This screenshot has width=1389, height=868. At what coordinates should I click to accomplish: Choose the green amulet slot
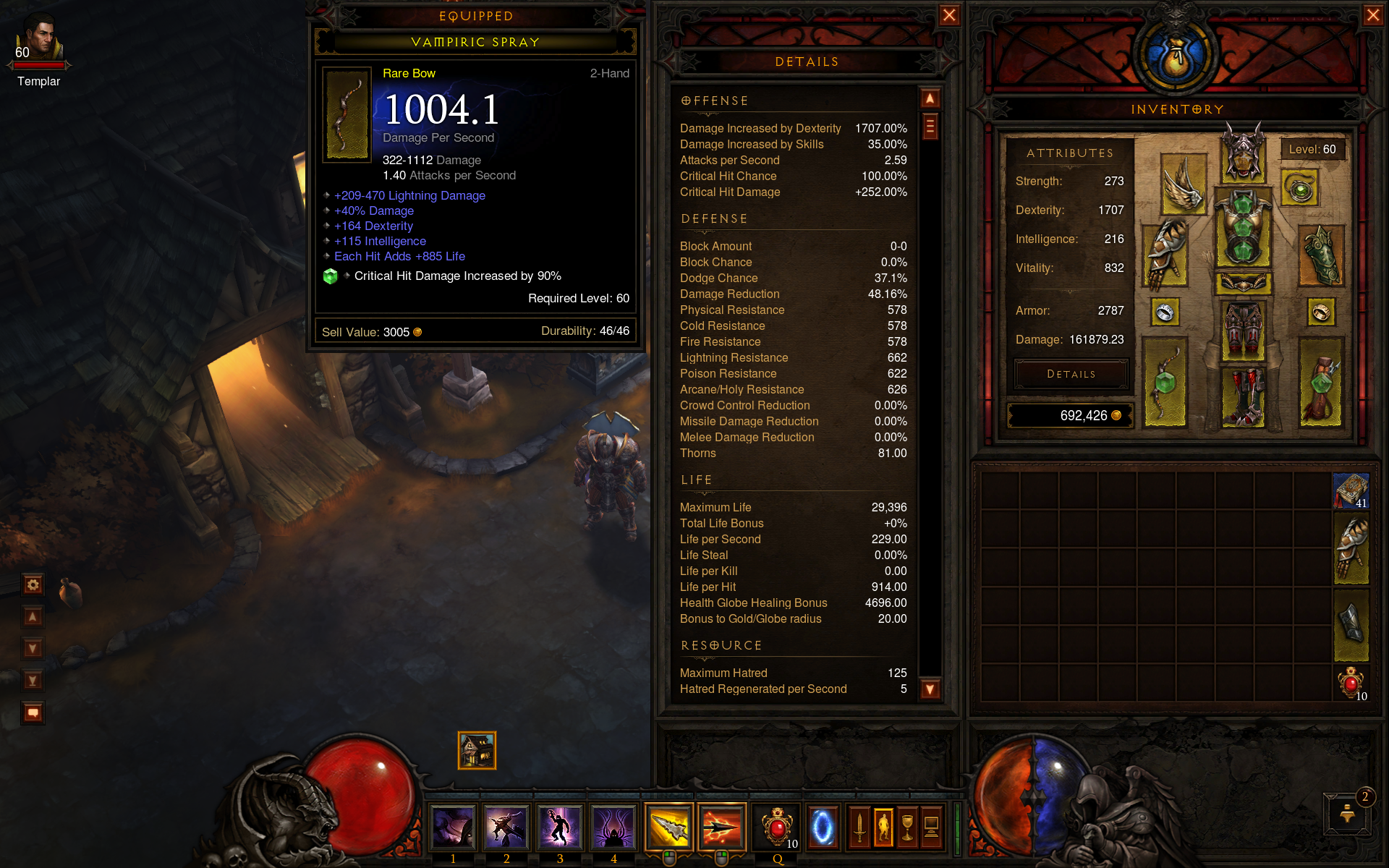tap(1300, 189)
